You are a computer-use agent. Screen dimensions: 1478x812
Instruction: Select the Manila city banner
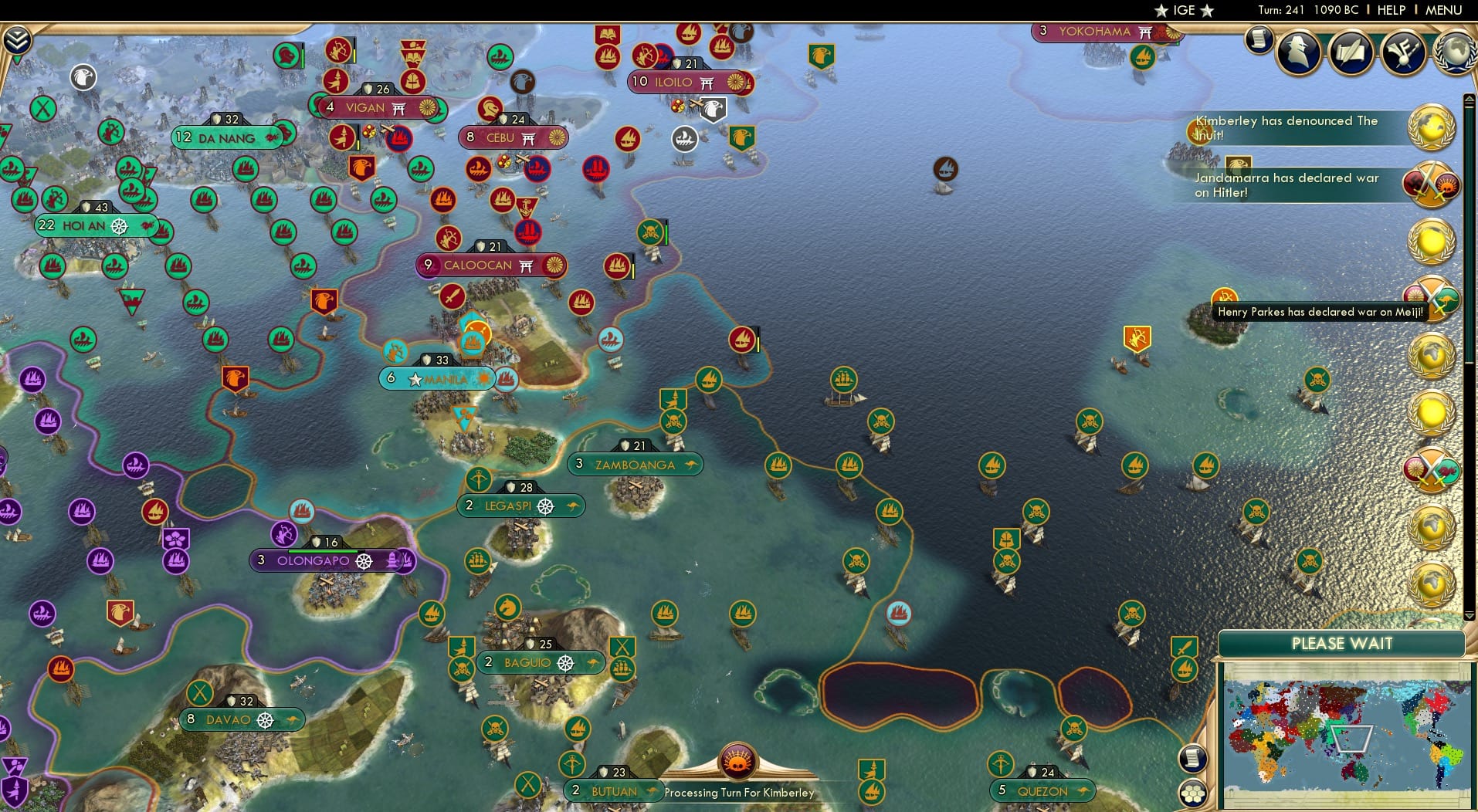(436, 379)
